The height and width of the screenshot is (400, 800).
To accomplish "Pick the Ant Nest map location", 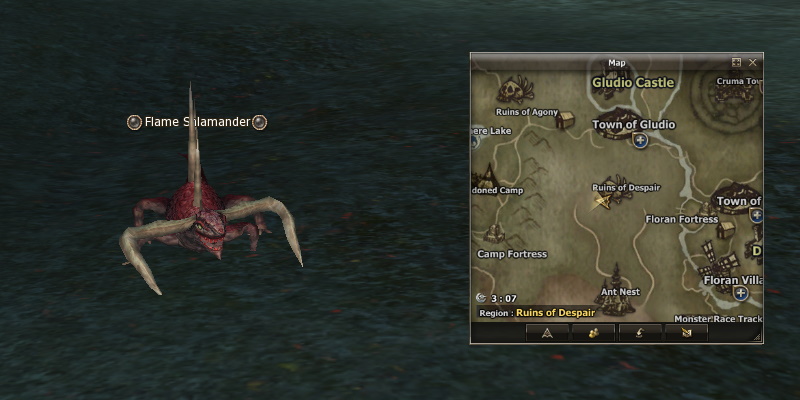I will [x=620, y=292].
